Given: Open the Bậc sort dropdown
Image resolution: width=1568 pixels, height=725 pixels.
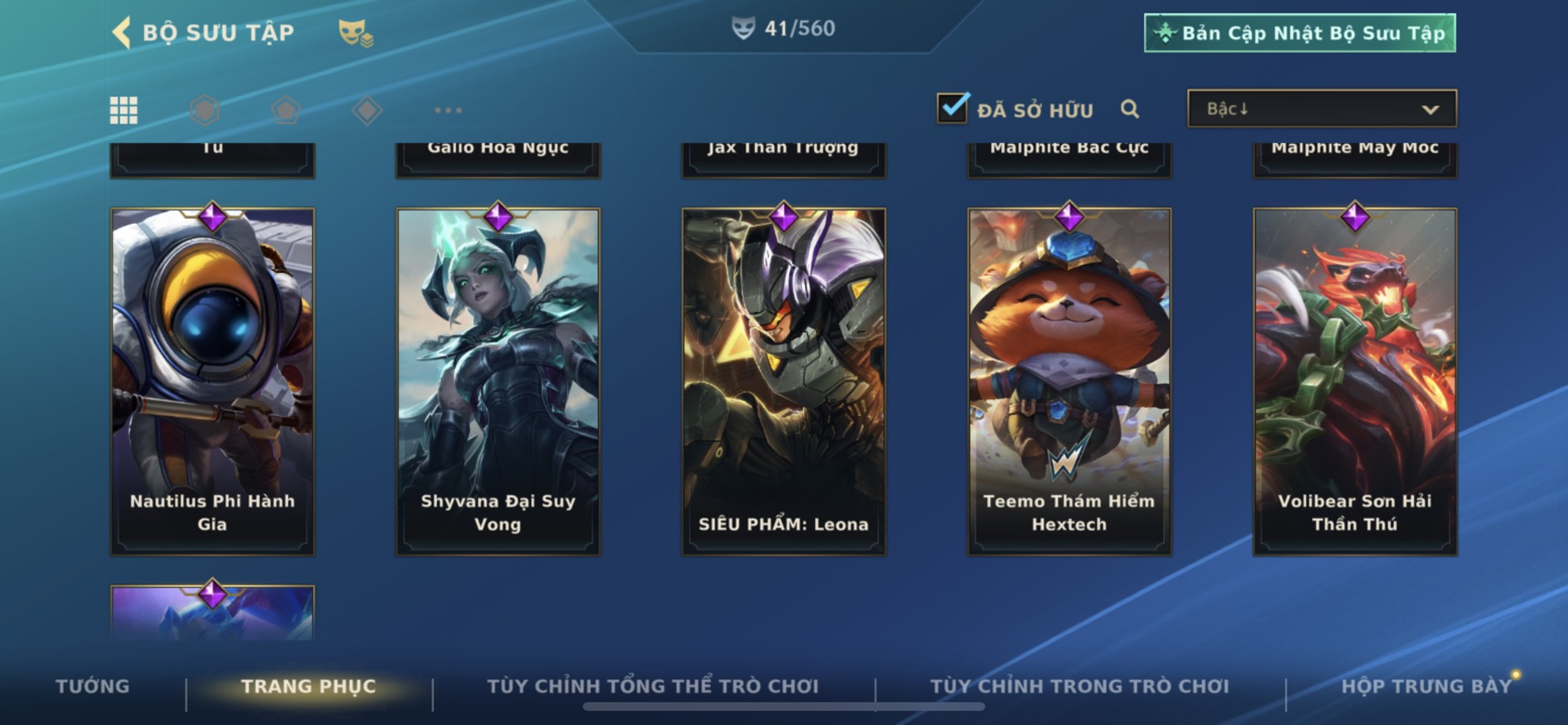Looking at the screenshot, I should tap(1322, 109).
